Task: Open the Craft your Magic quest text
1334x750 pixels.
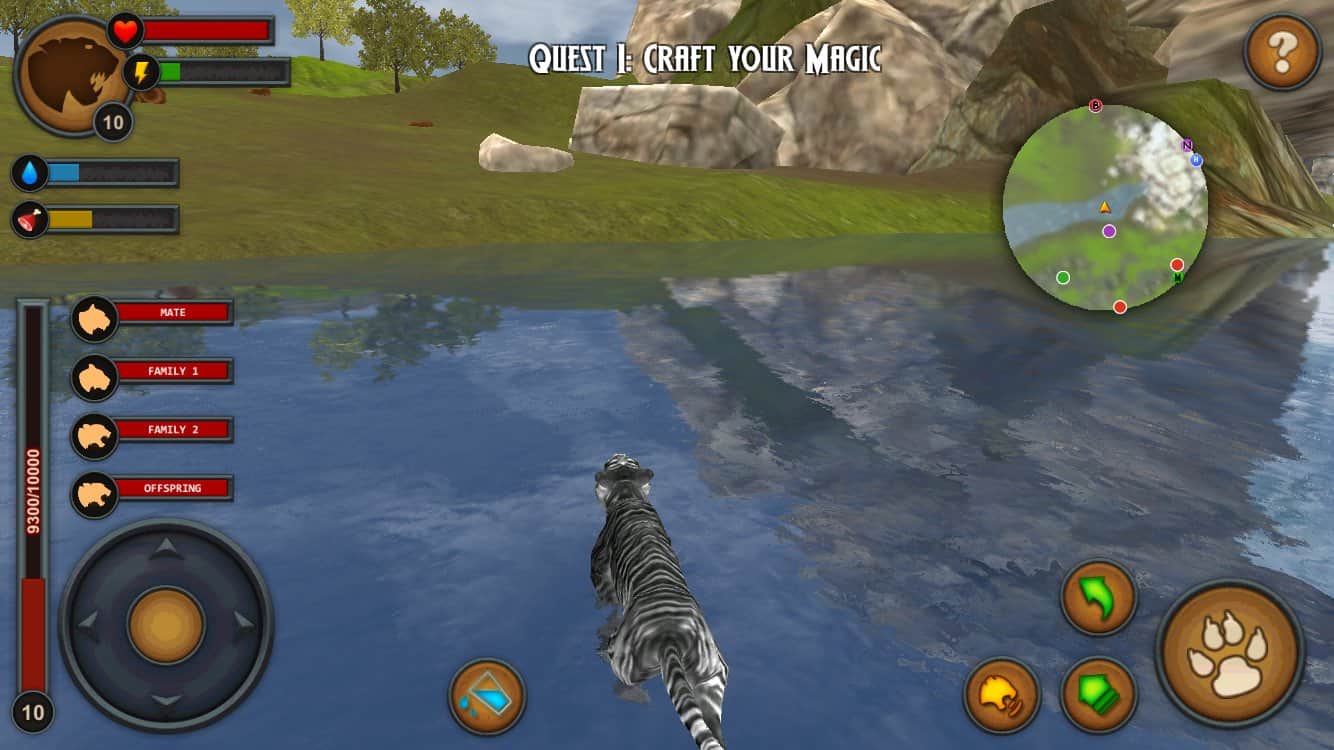Action: click(705, 59)
